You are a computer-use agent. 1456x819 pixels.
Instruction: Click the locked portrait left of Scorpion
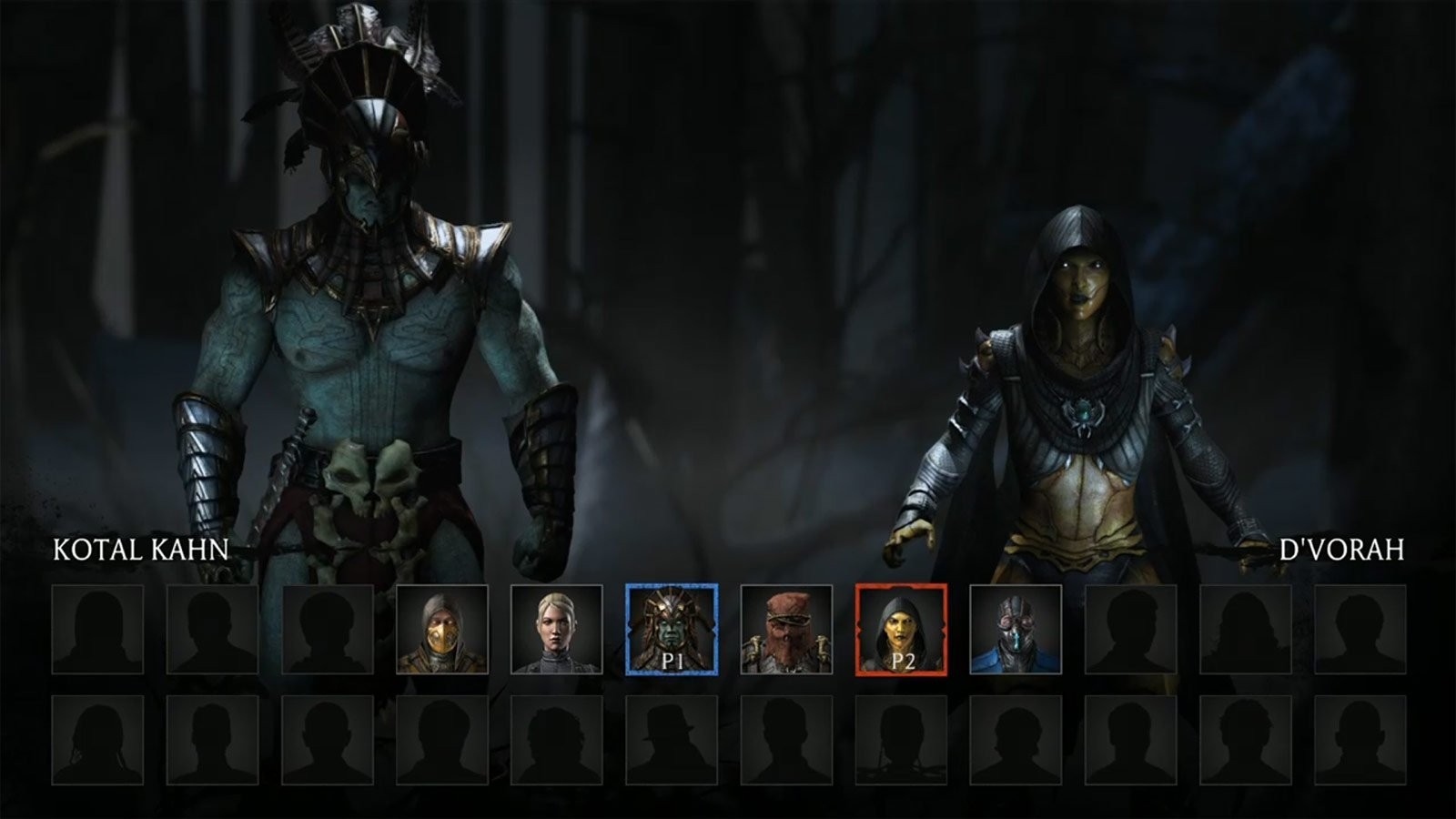click(327, 628)
